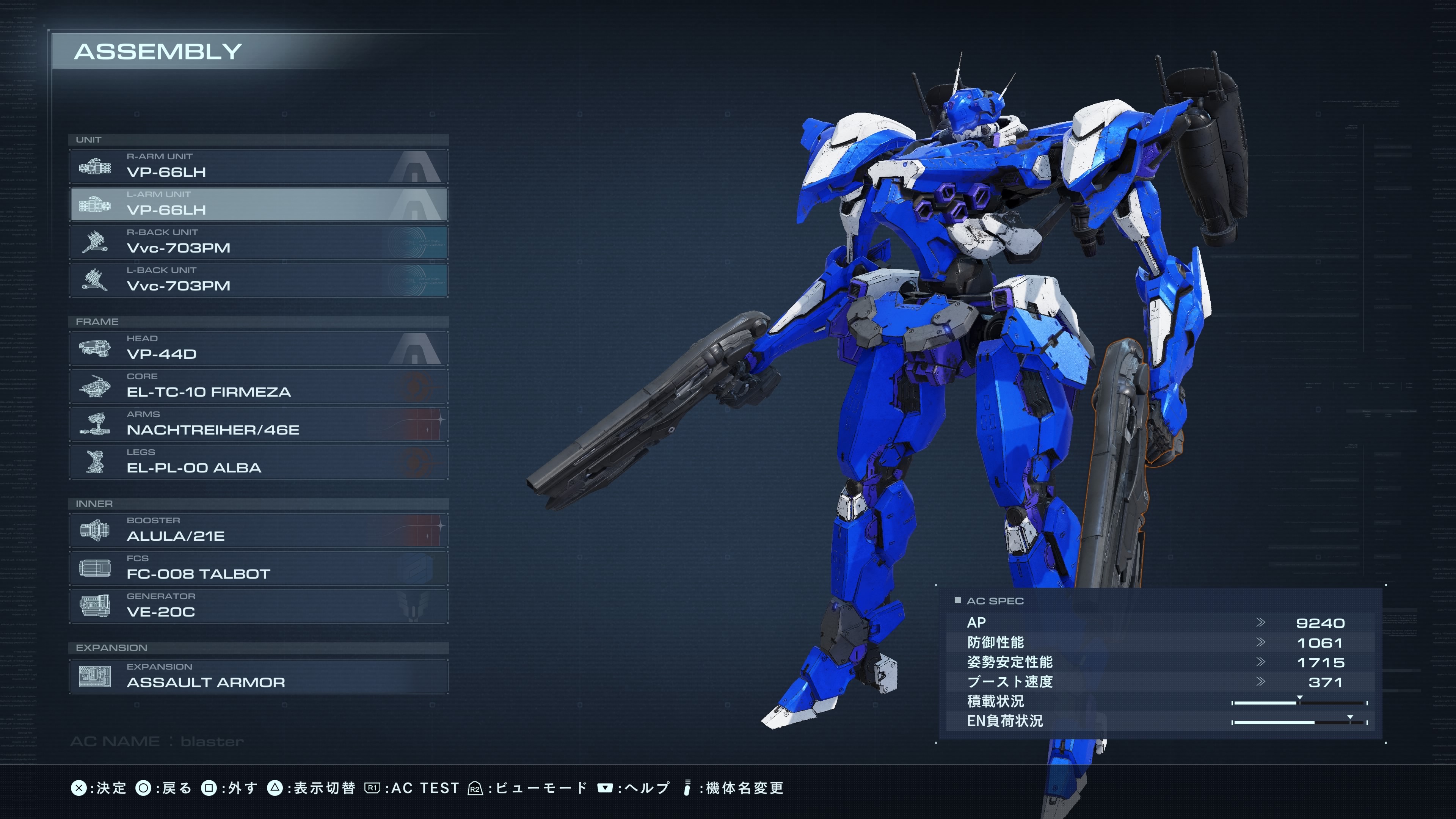The width and height of the screenshot is (1456, 819).
Task: Change the HEAD part VP-44D
Action: [x=258, y=348]
